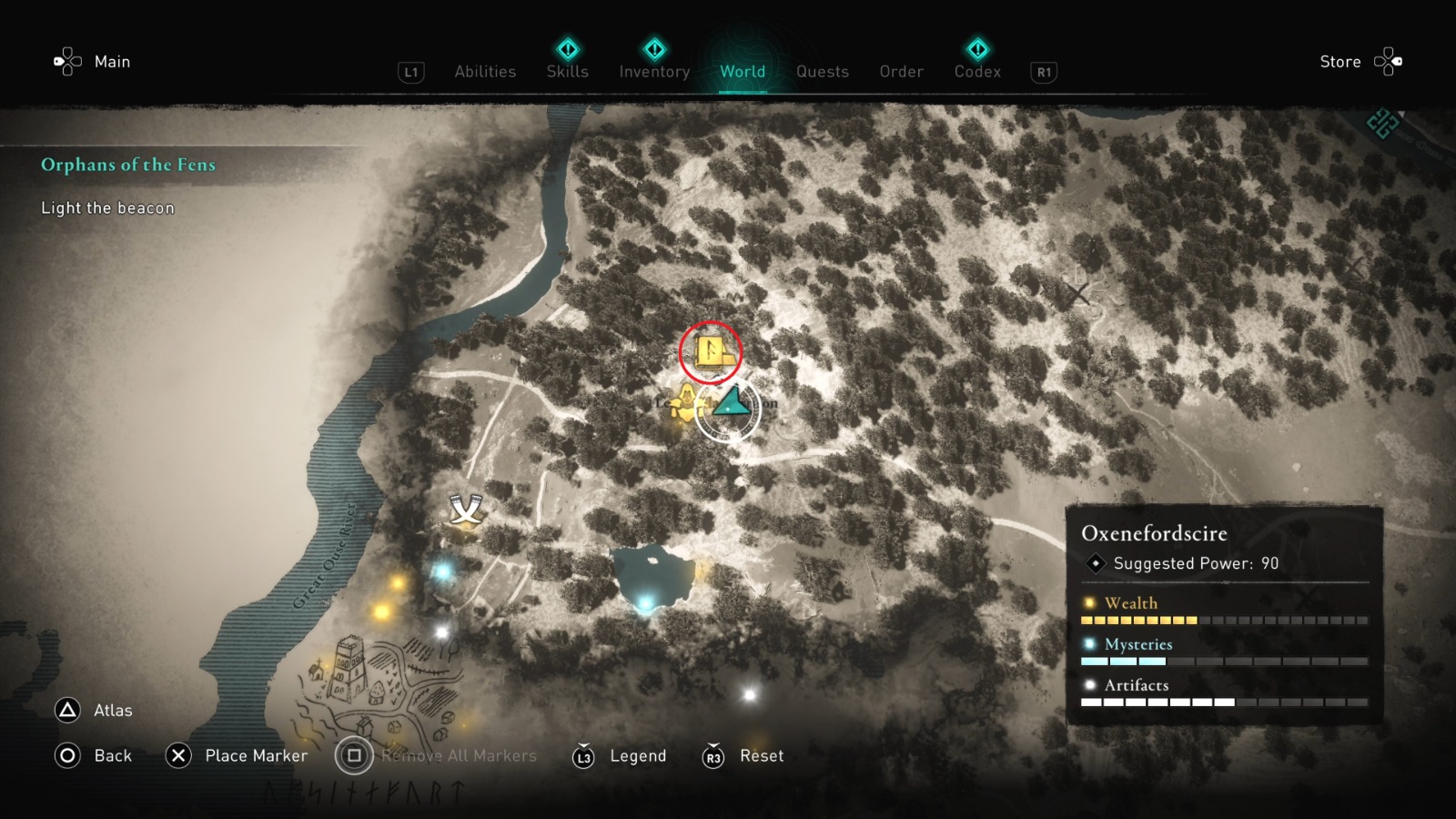Open the Order menu
Screen dimensions: 1456x819
(x=900, y=71)
